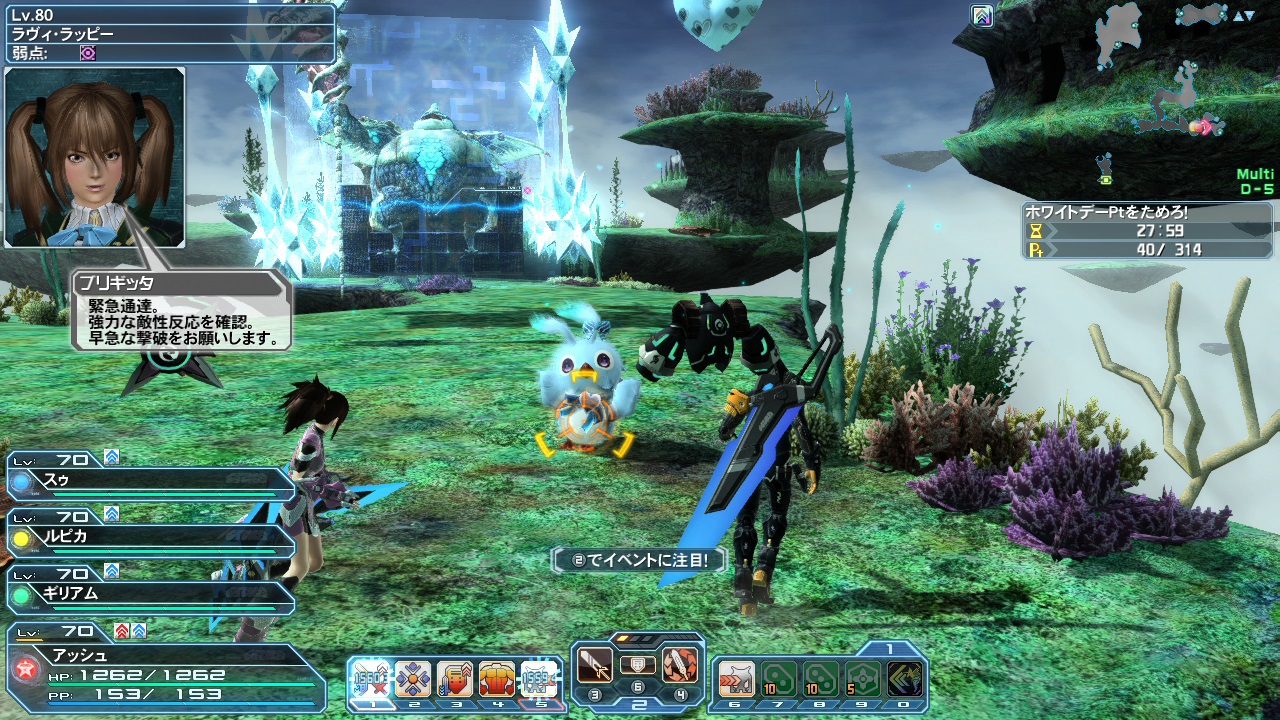
Task: Select party member スゥ
Action: click(x=150, y=482)
